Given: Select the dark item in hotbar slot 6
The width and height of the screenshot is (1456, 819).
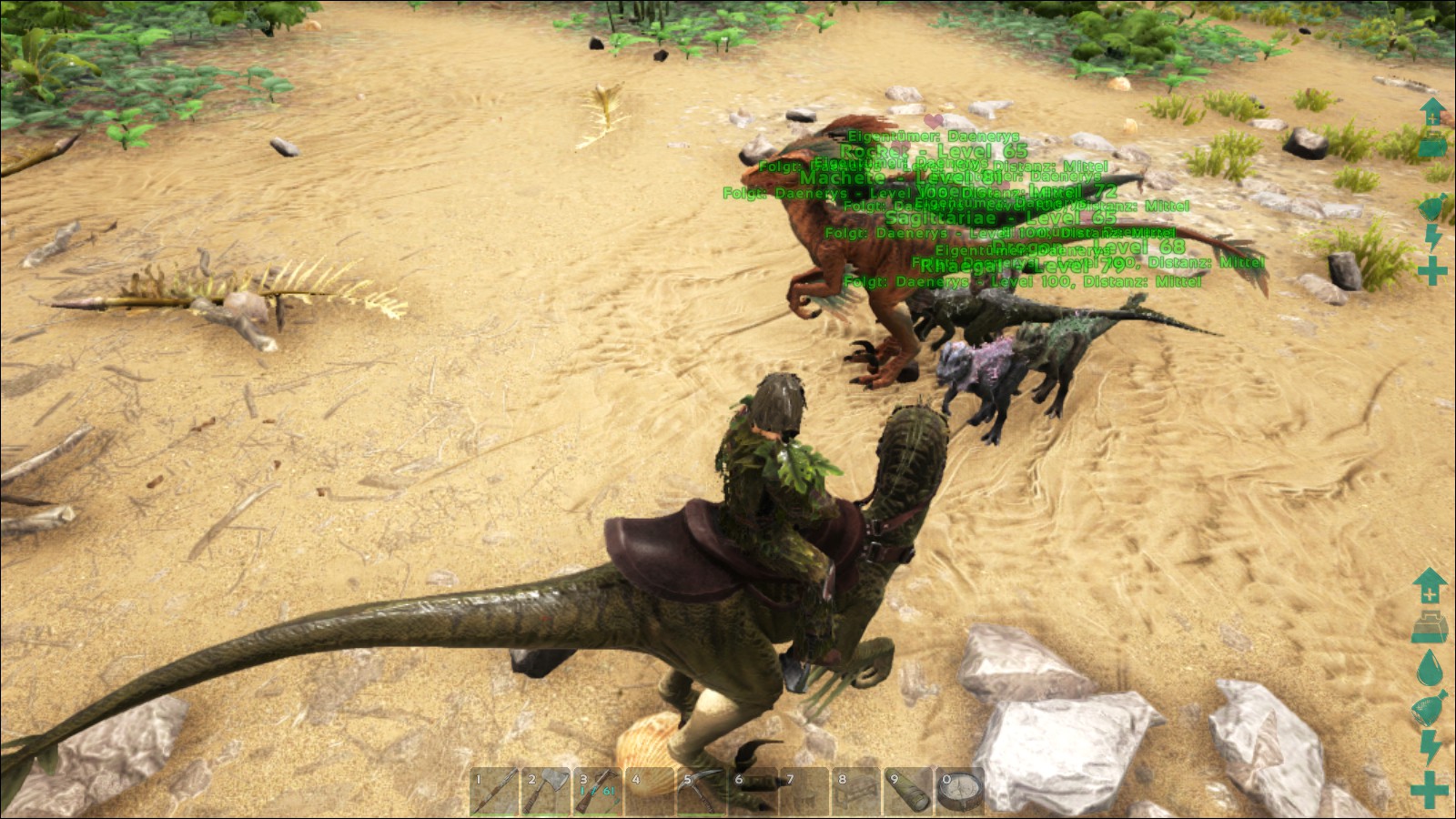Looking at the screenshot, I should pyautogui.click(x=753, y=791).
